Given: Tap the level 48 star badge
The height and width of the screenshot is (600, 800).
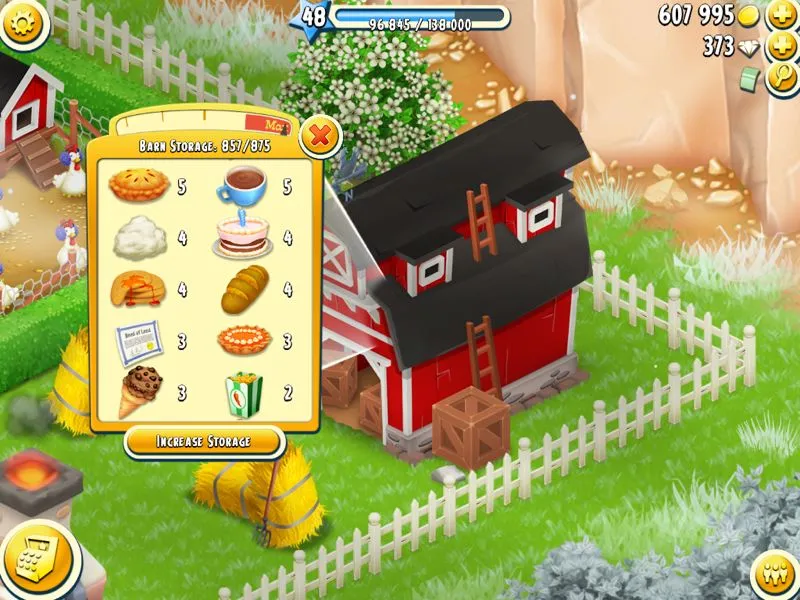Looking at the screenshot, I should point(313,17).
